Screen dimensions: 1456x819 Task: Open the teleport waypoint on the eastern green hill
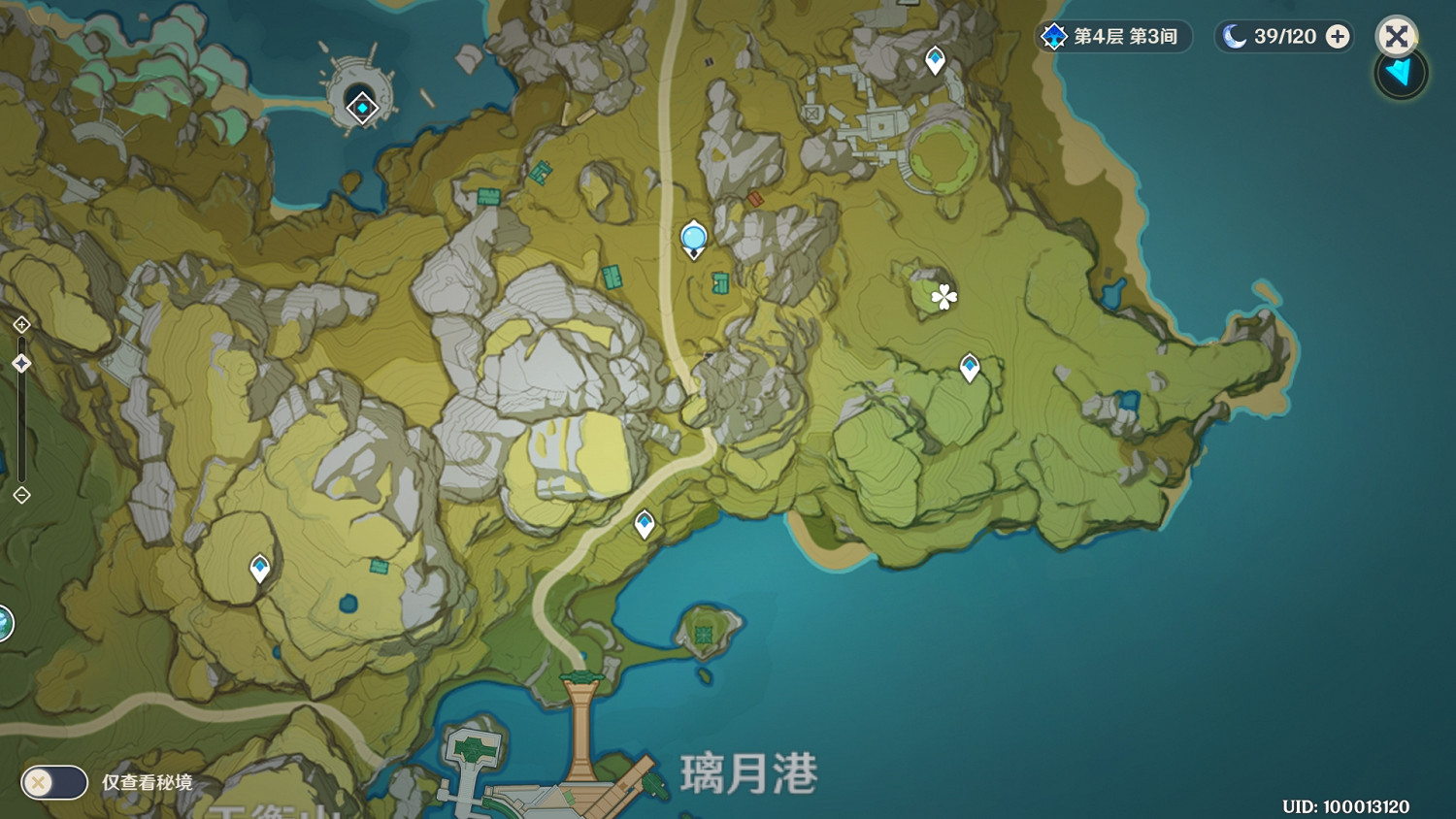pos(970,366)
